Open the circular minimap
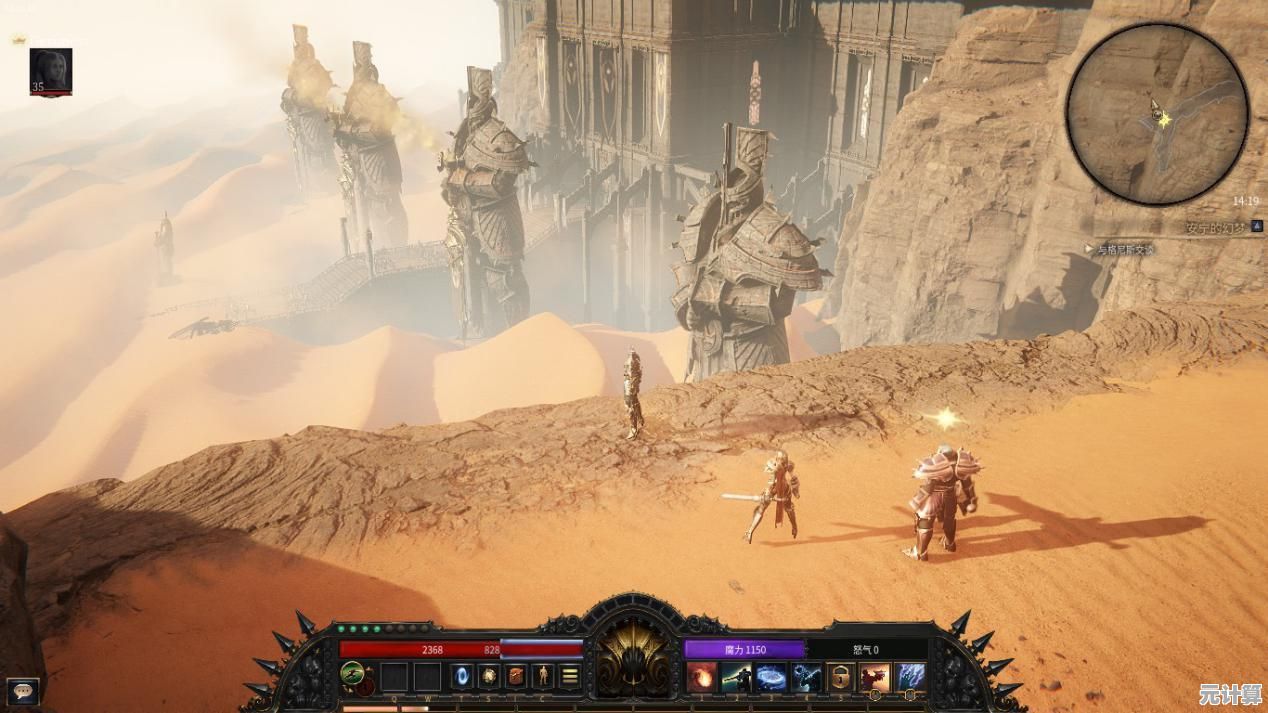This screenshot has width=1268, height=713. [1157, 114]
